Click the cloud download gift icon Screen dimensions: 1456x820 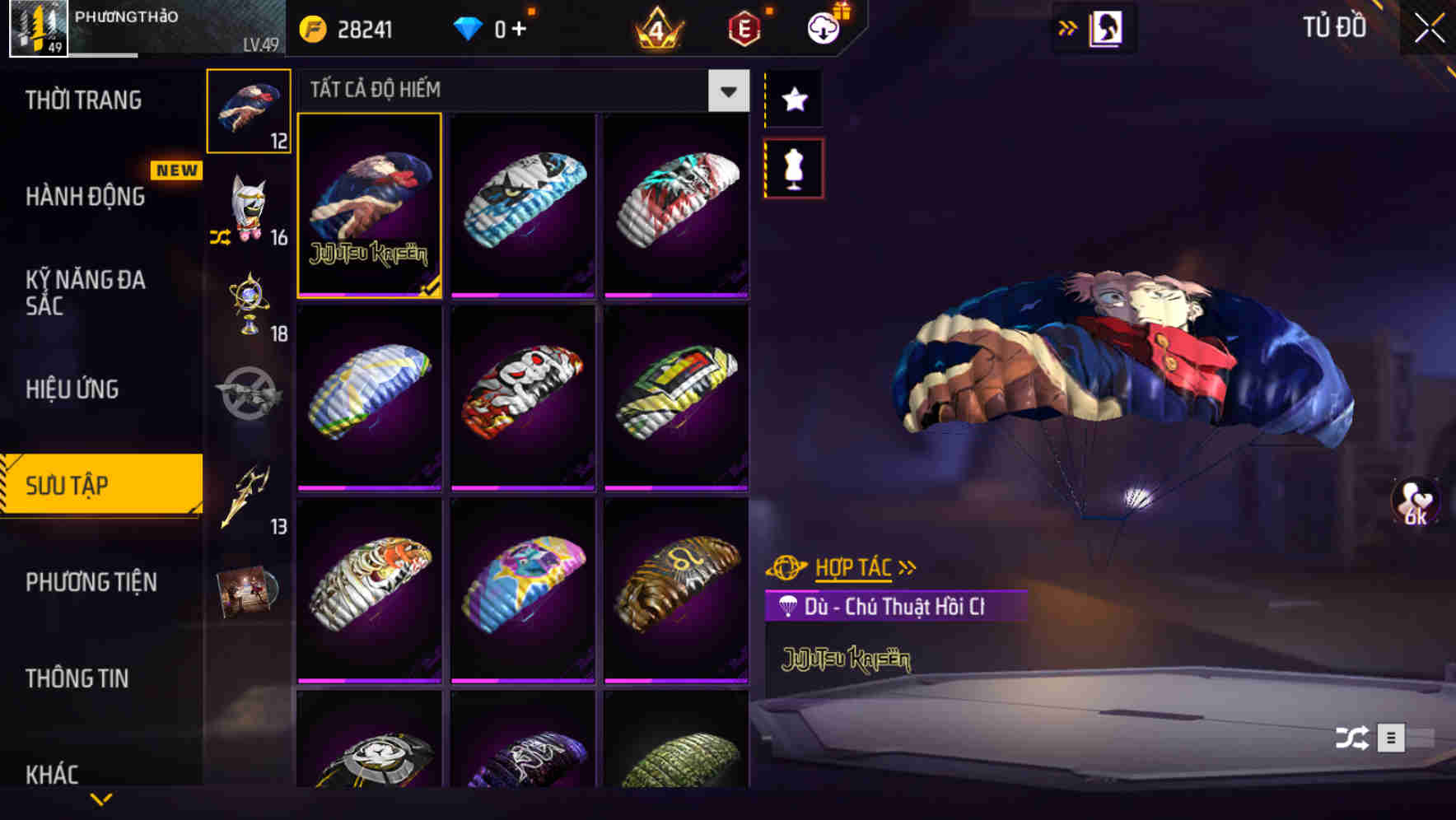tap(821, 27)
